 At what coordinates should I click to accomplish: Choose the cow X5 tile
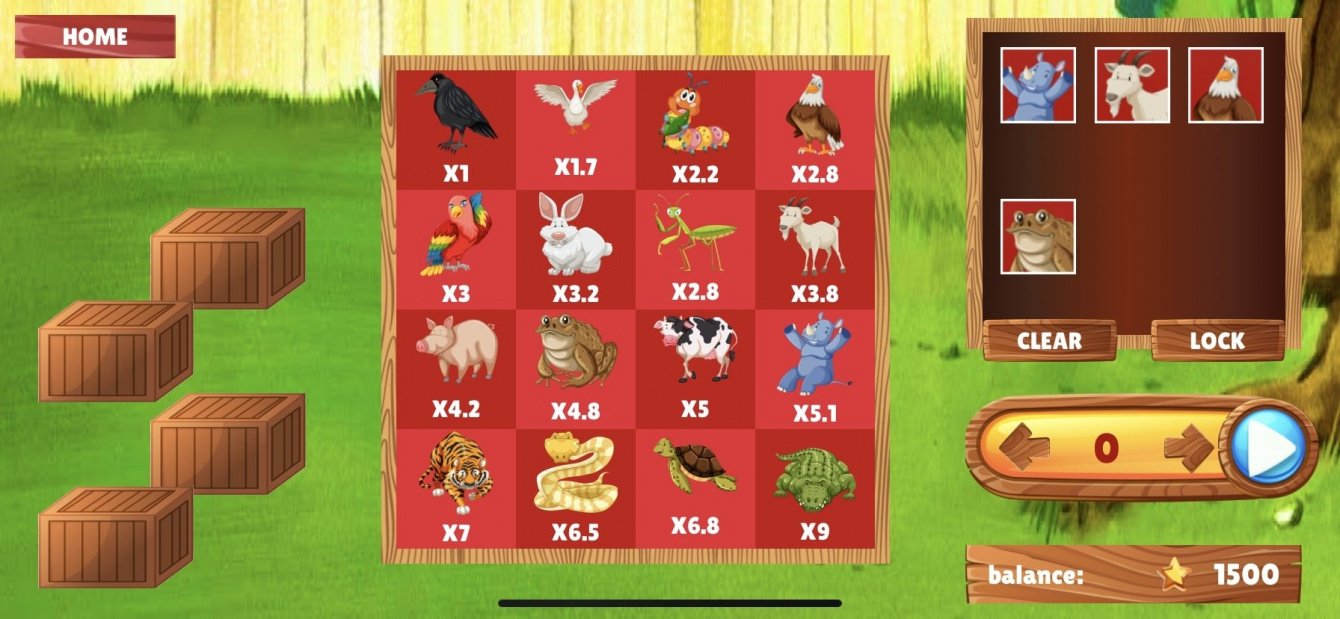click(x=695, y=367)
